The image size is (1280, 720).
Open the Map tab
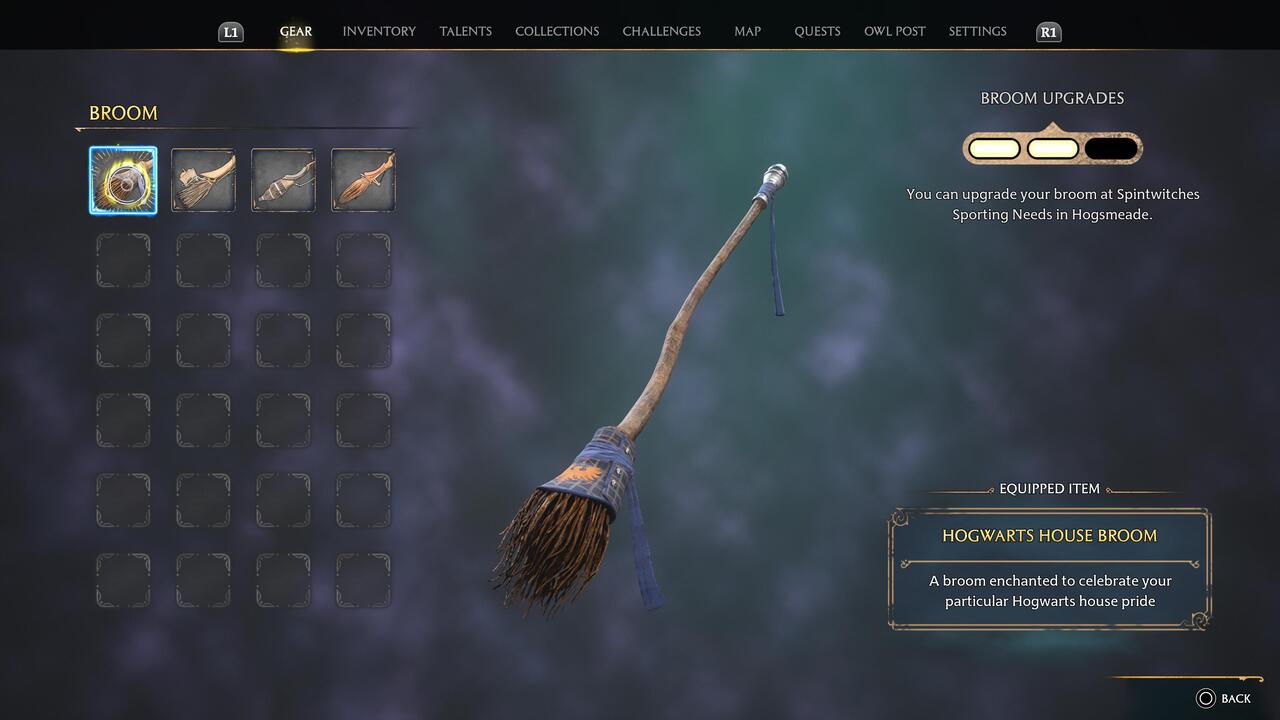[x=747, y=31]
